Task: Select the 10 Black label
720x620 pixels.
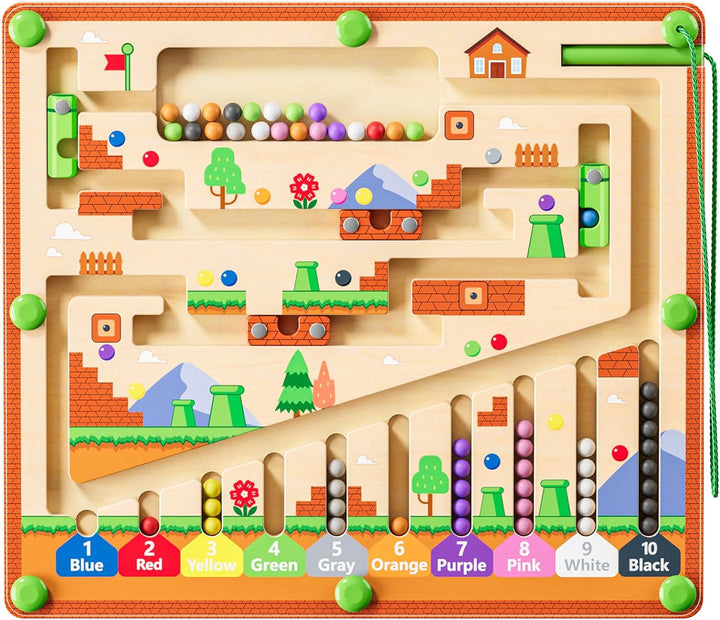Action: pos(649,556)
